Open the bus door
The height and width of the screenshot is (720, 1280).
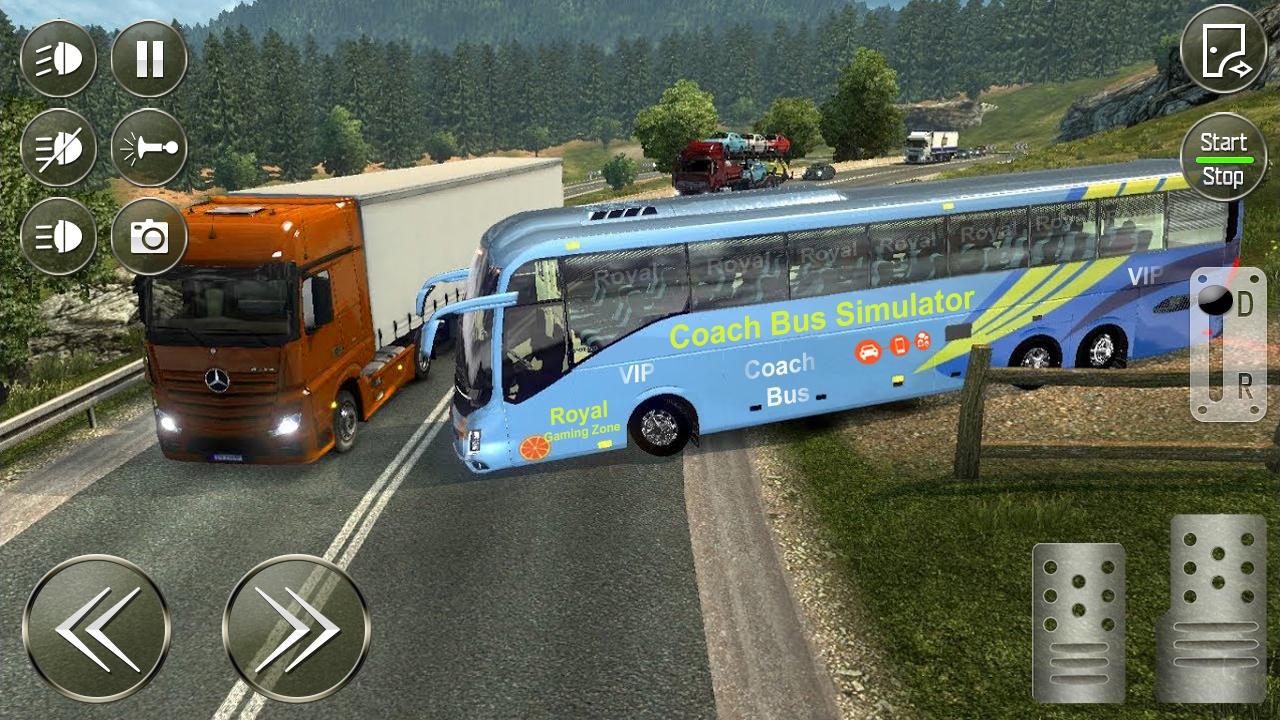pos(1223,49)
